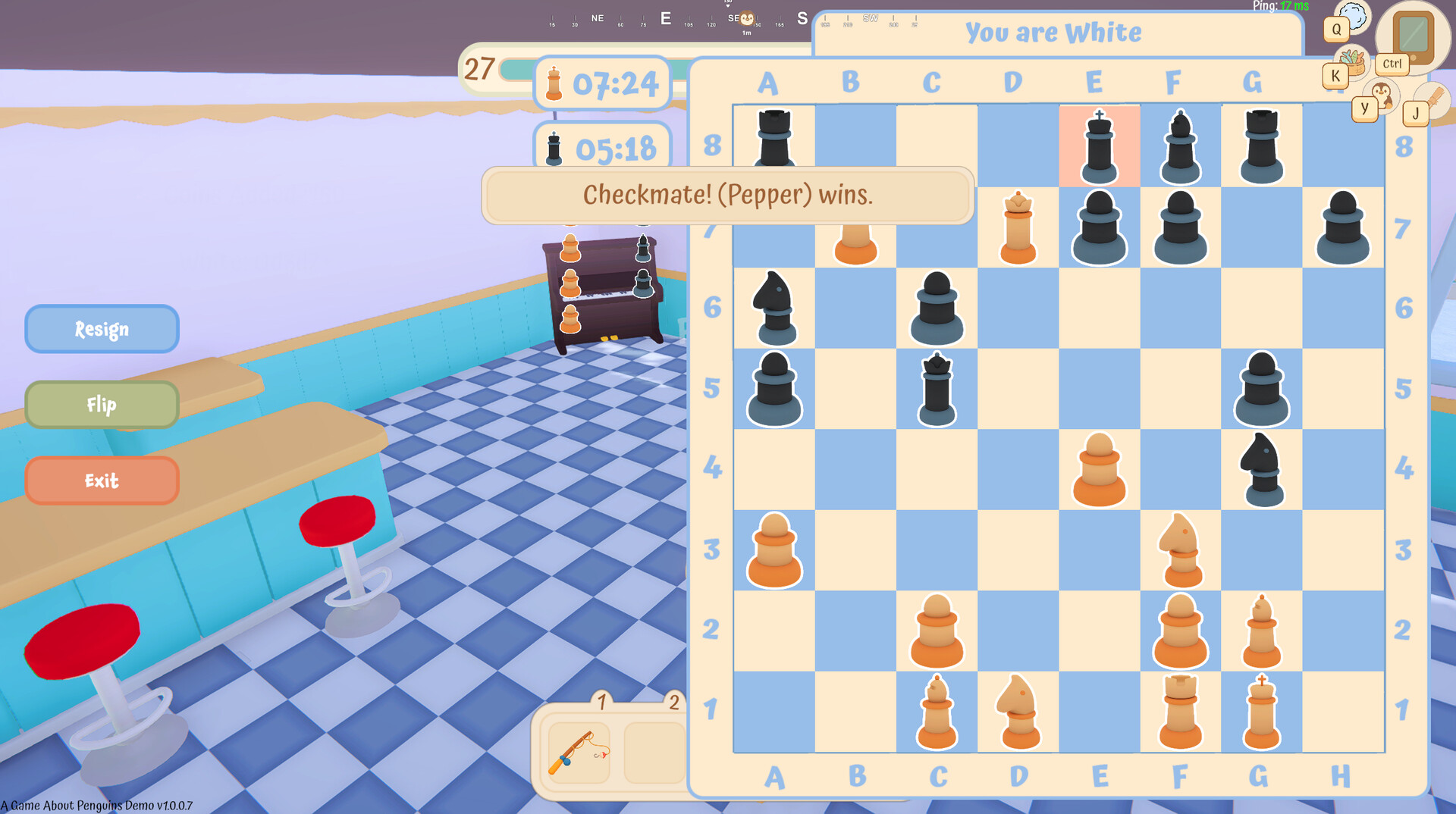
Task: Click the You are White header
Action: point(1054,33)
